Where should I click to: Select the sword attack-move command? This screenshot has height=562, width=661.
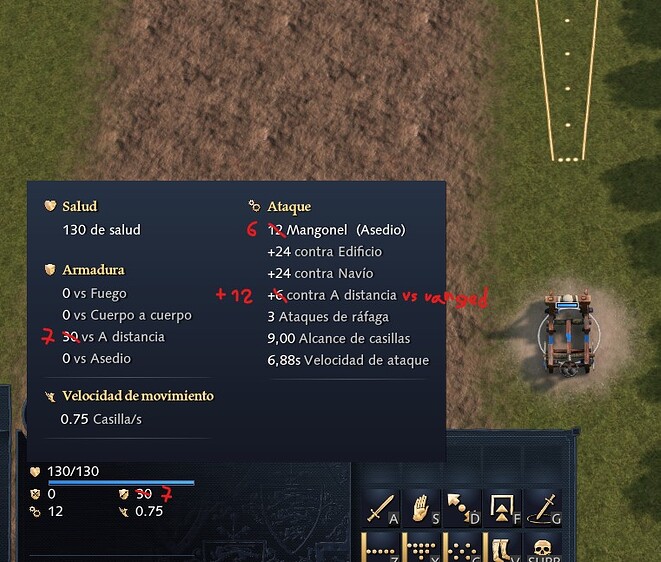pyautogui.click(x=381, y=509)
